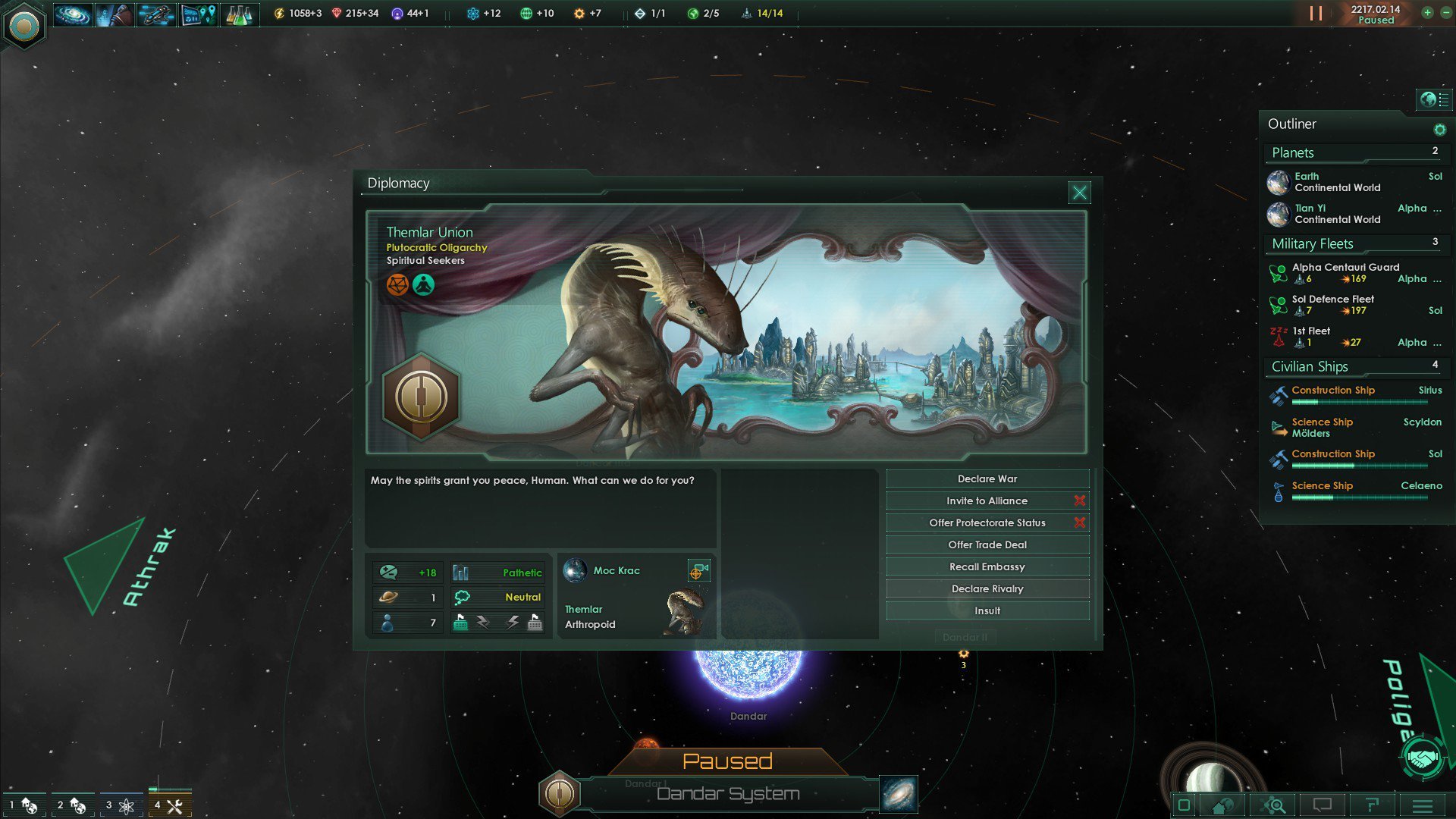Choose Declare War option
1456x819 pixels.
987,479
